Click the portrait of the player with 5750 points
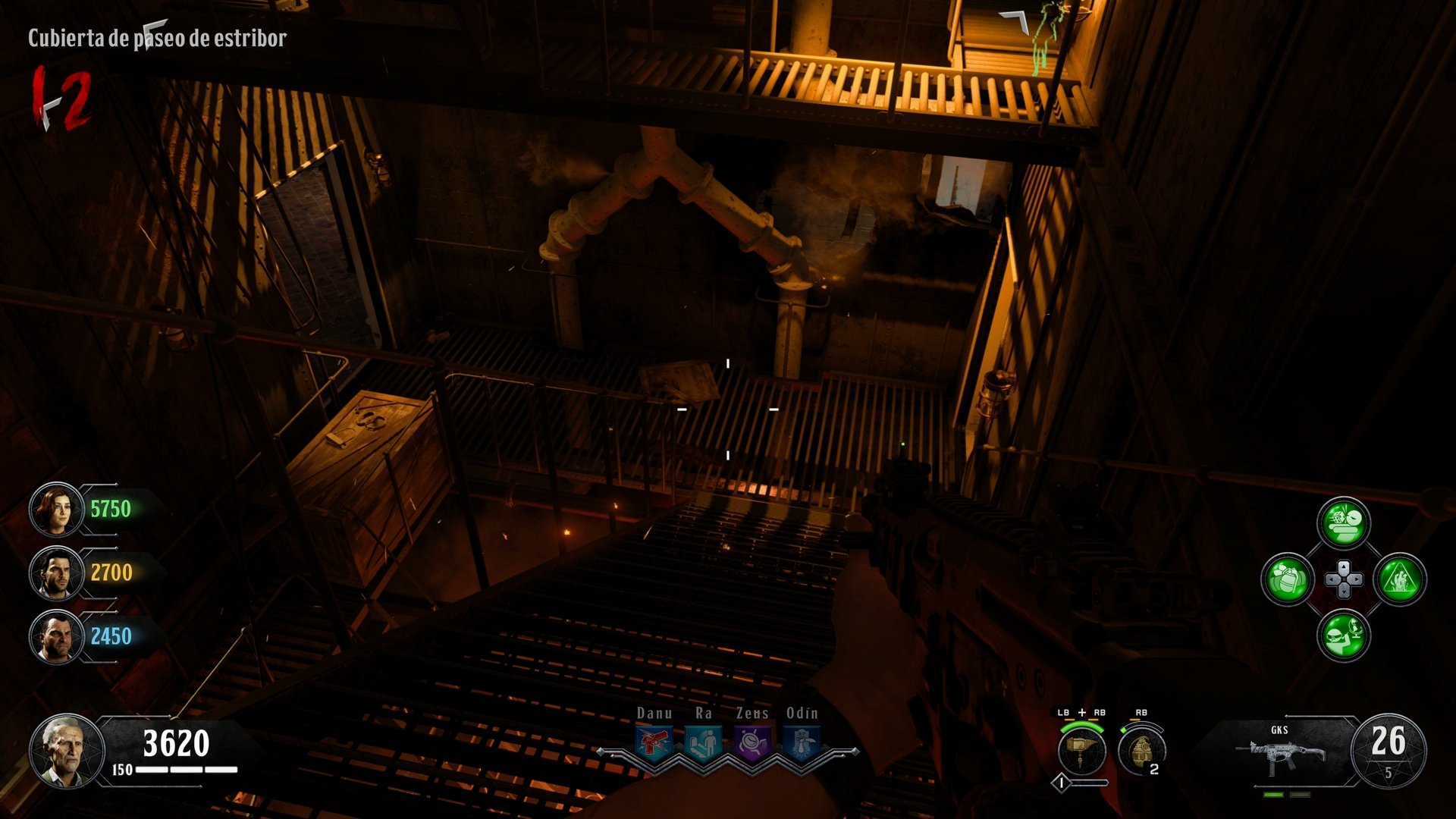Viewport: 1456px width, 819px height. click(57, 509)
